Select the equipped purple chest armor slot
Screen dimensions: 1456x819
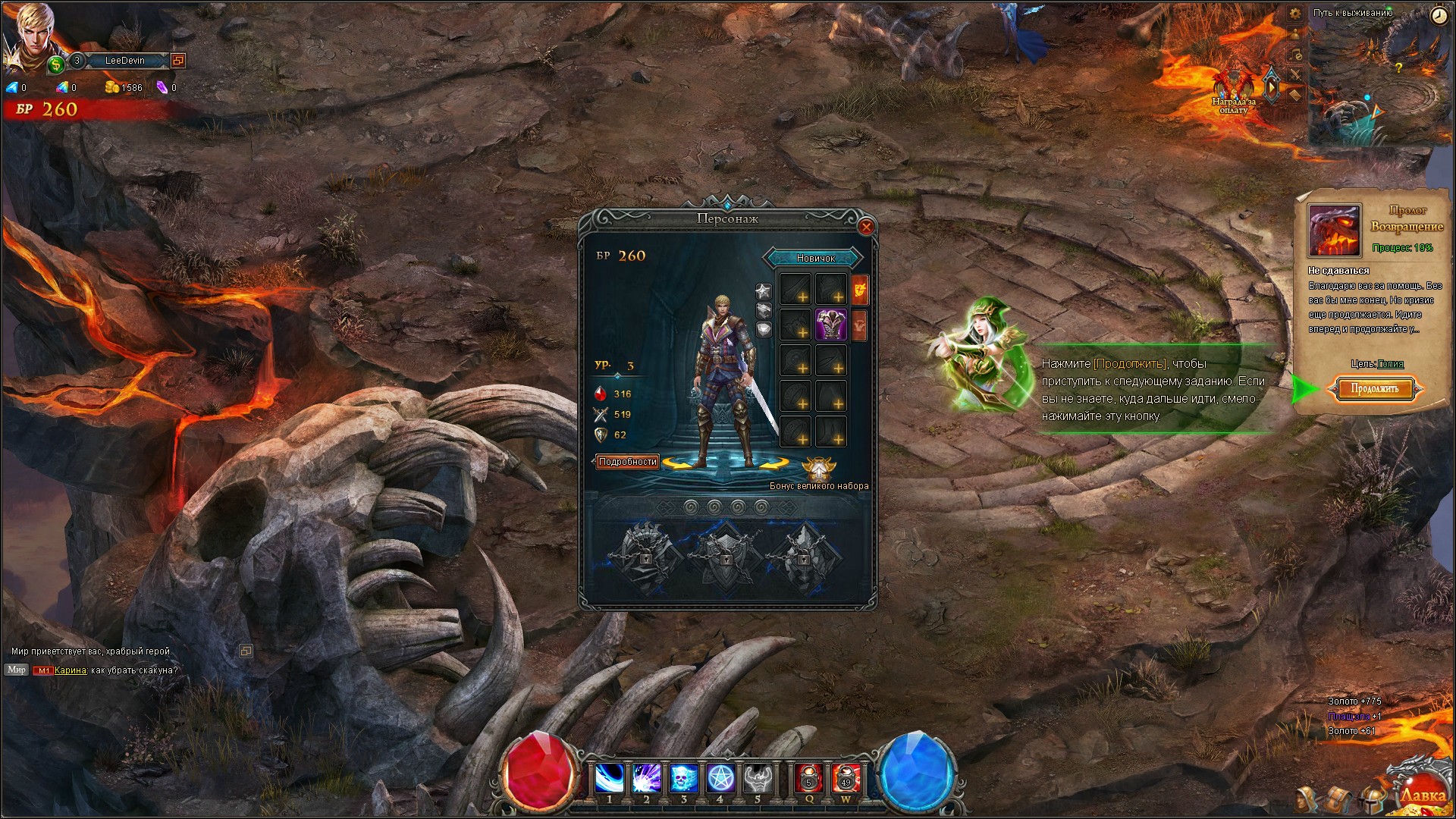(x=831, y=325)
